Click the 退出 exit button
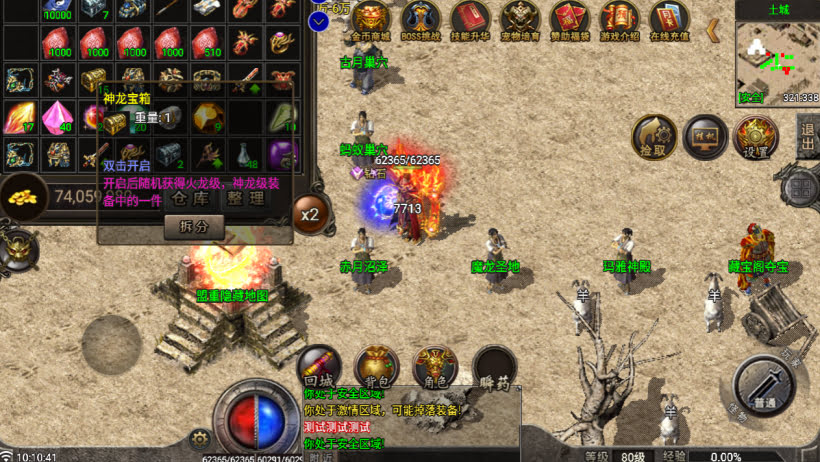Viewport: 820px width, 462px height. pos(808,137)
